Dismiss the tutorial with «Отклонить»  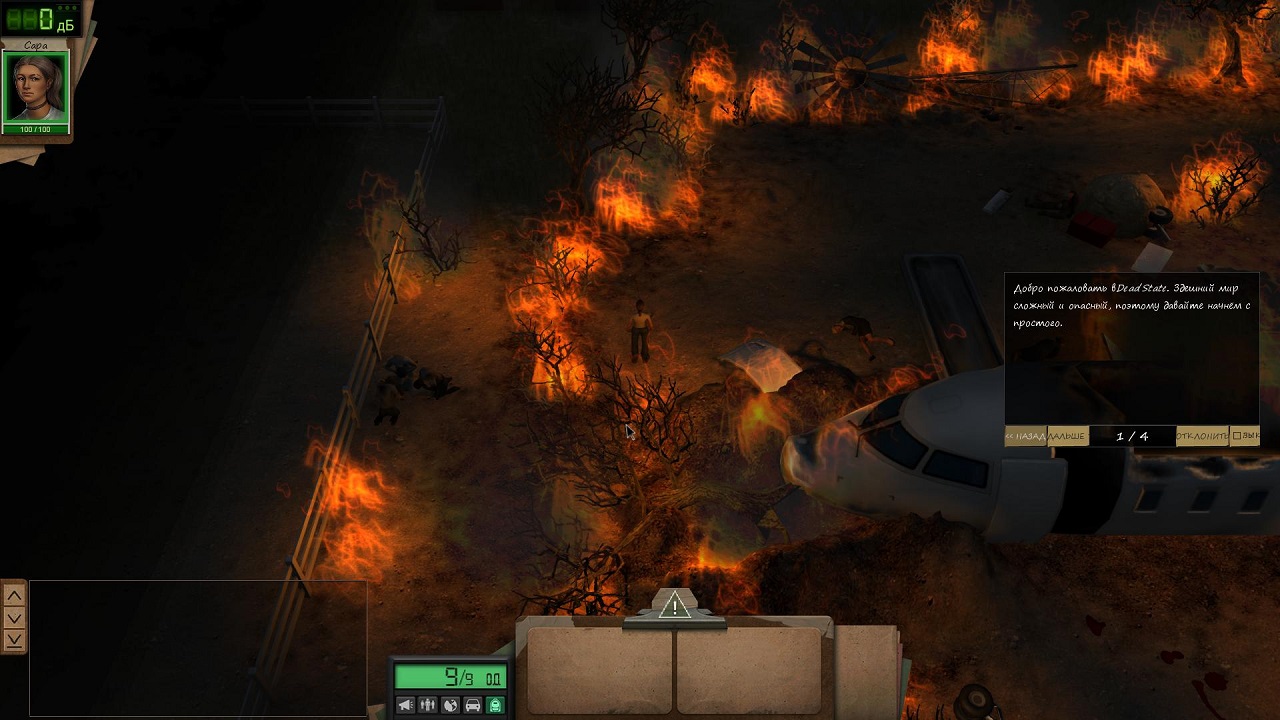(x=1202, y=436)
